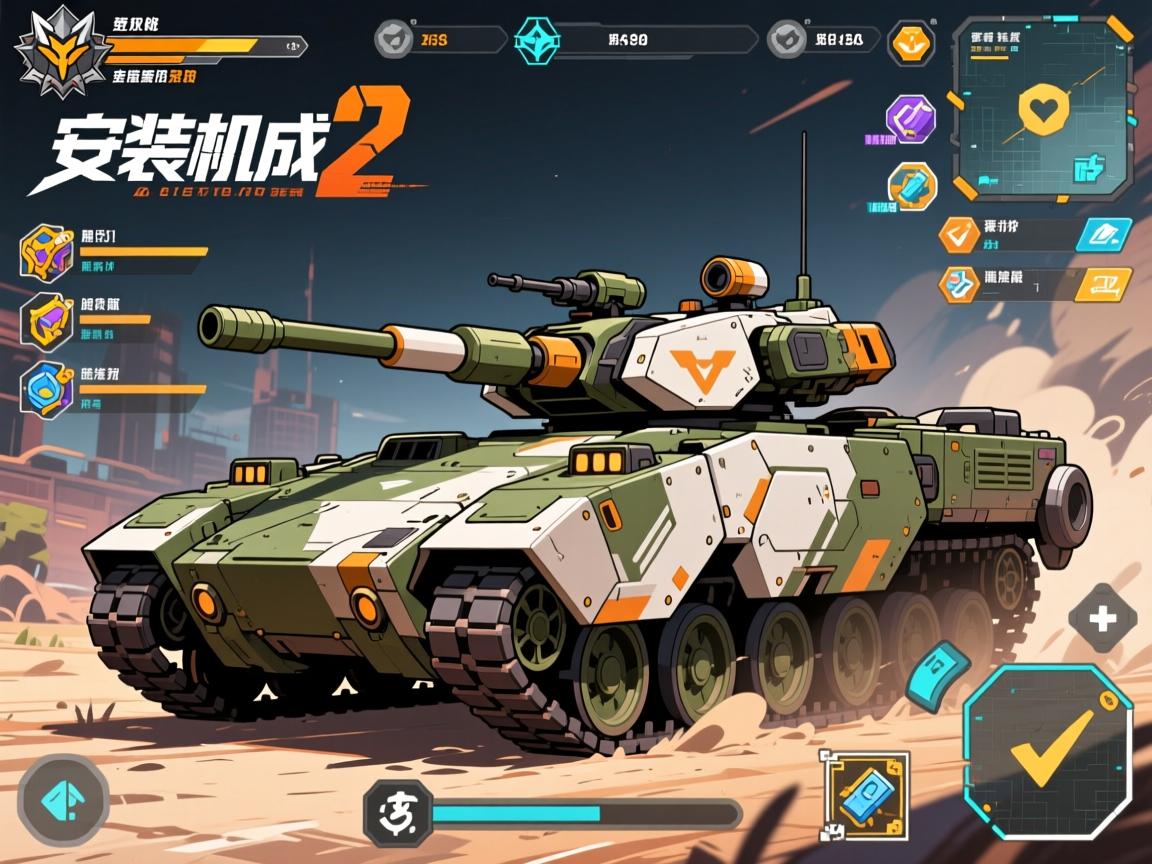Click the orange hexagon icon in top bar
The width and height of the screenshot is (1152, 864).
911,43
